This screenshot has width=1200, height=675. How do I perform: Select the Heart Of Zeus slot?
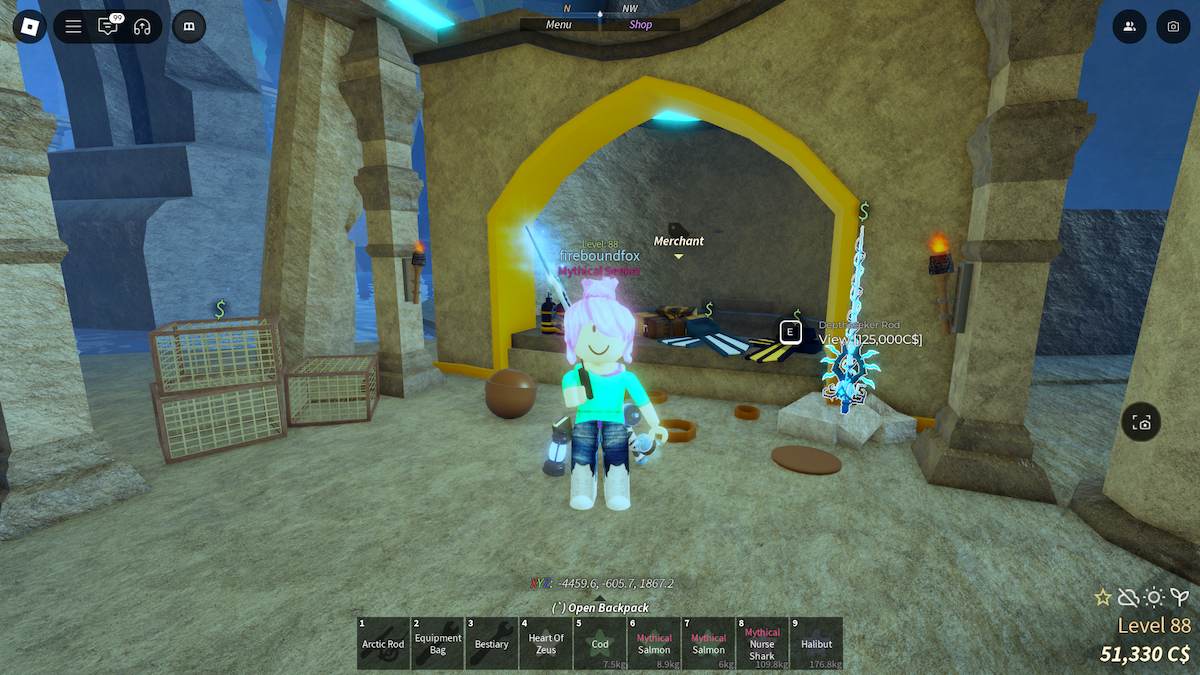[x=546, y=643]
